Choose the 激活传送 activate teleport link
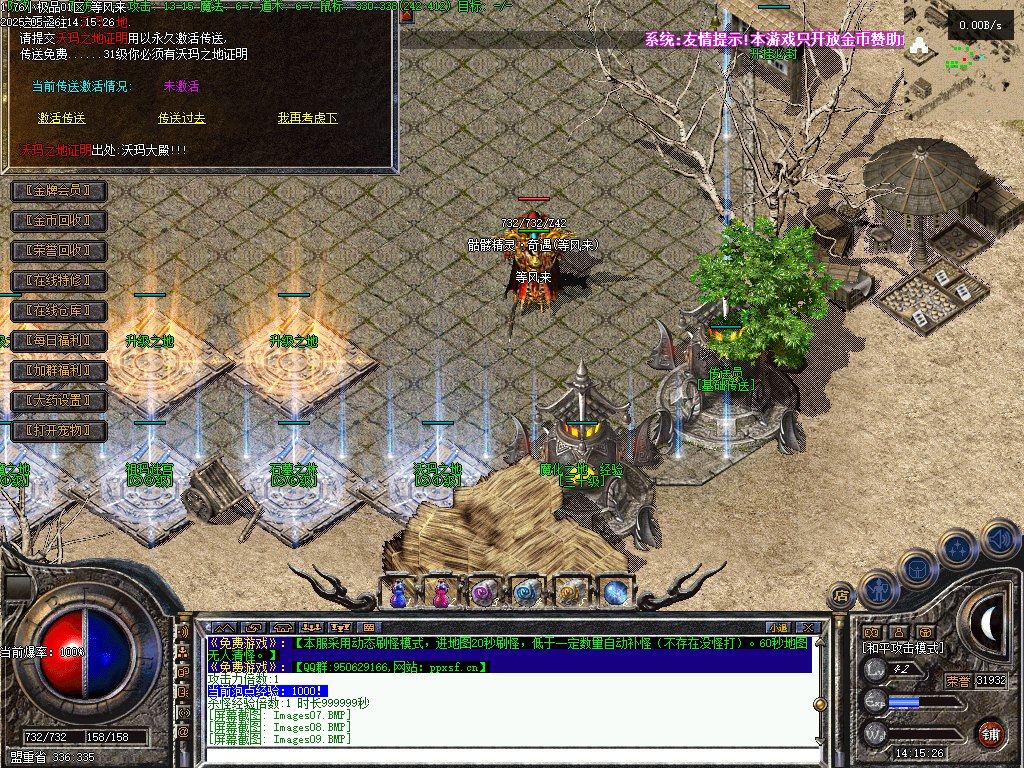The image size is (1024, 768). click(x=62, y=118)
